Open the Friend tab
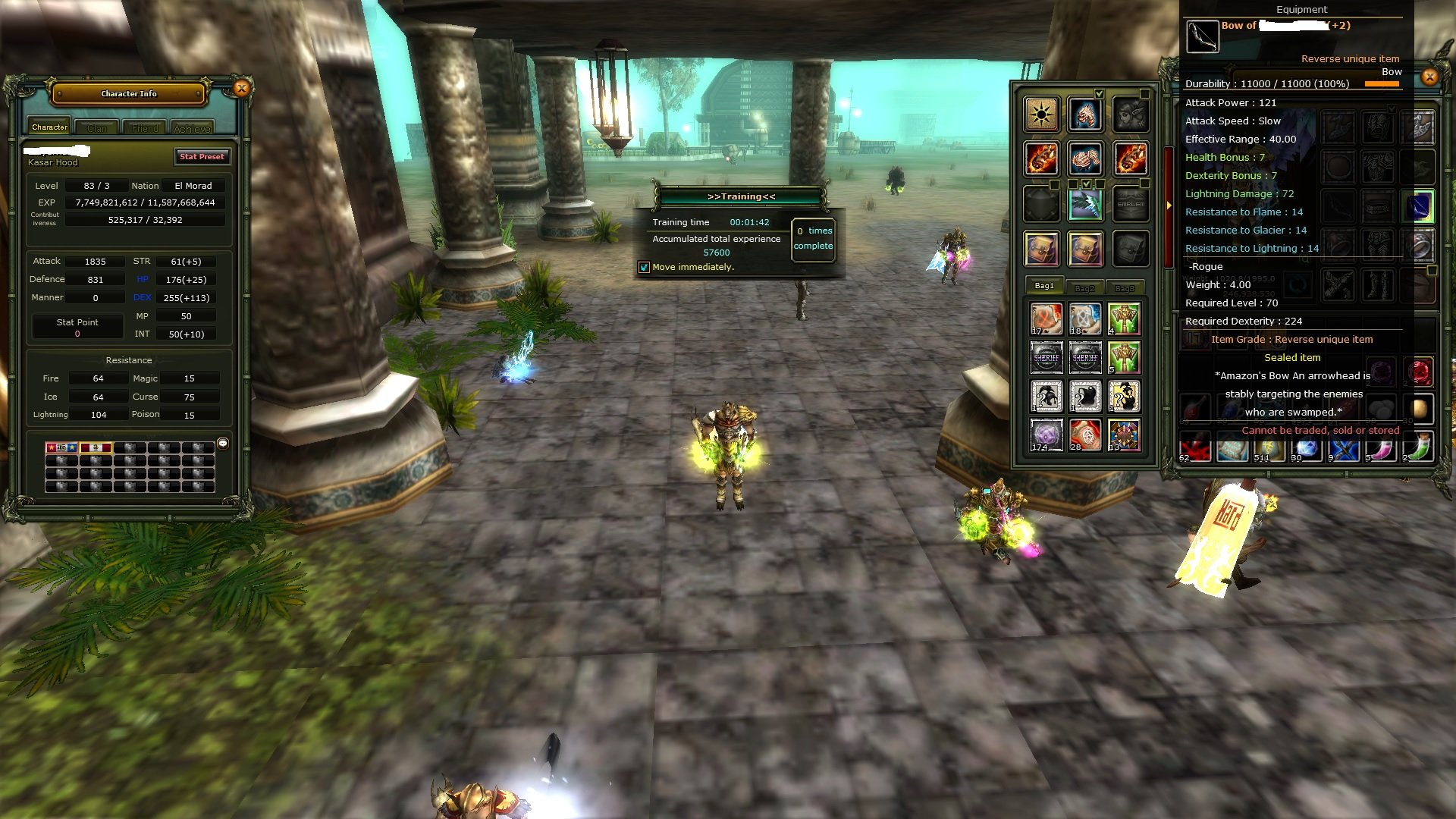This screenshot has width=1456, height=819. (145, 128)
